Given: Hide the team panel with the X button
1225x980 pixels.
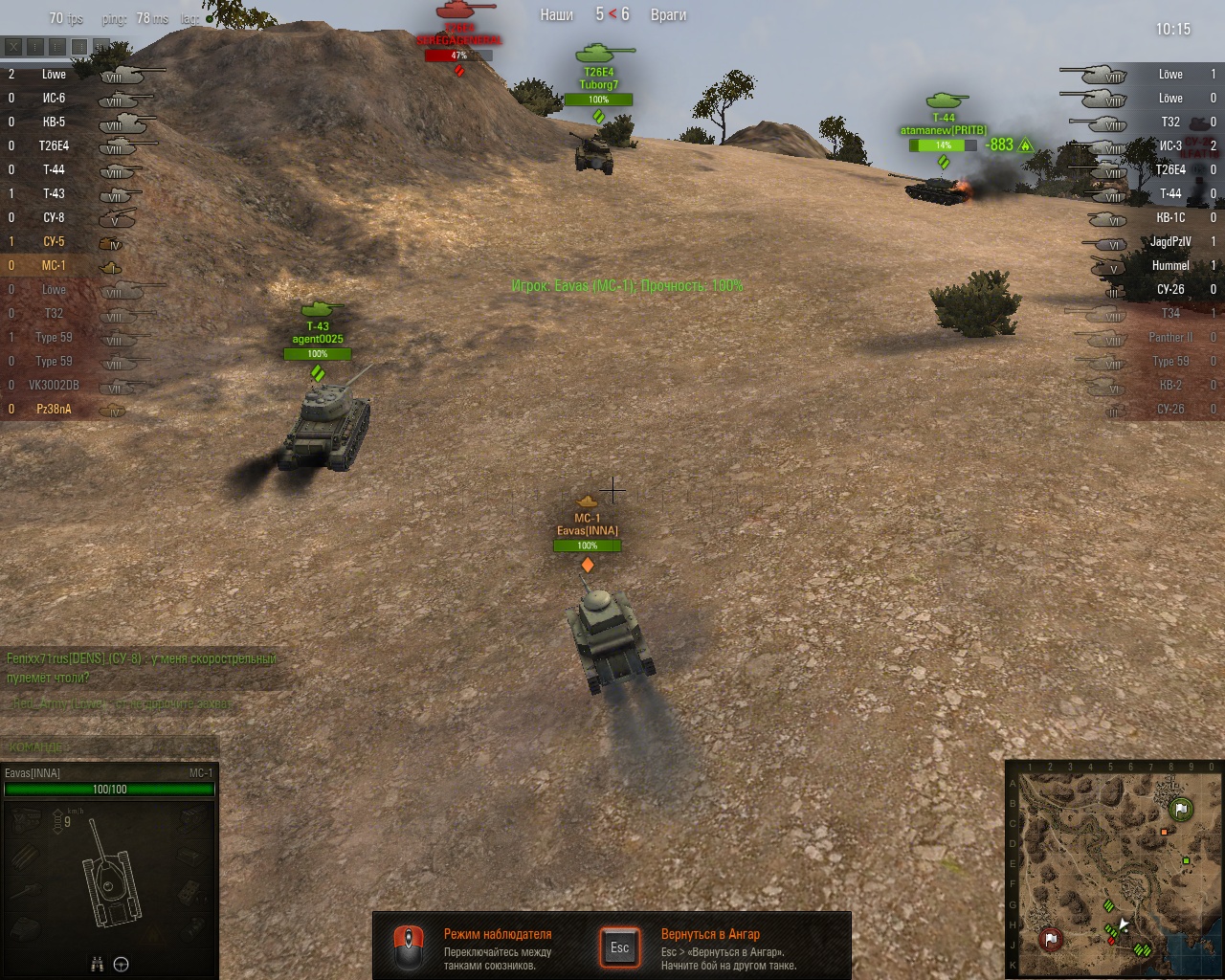Looking at the screenshot, I should pyautogui.click(x=13, y=46).
